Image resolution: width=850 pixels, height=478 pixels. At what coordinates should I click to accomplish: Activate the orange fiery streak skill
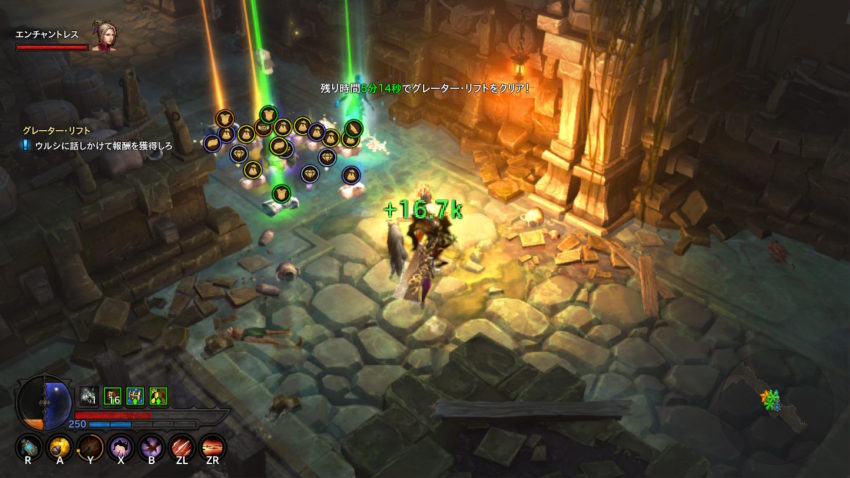(x=213, y=447)
